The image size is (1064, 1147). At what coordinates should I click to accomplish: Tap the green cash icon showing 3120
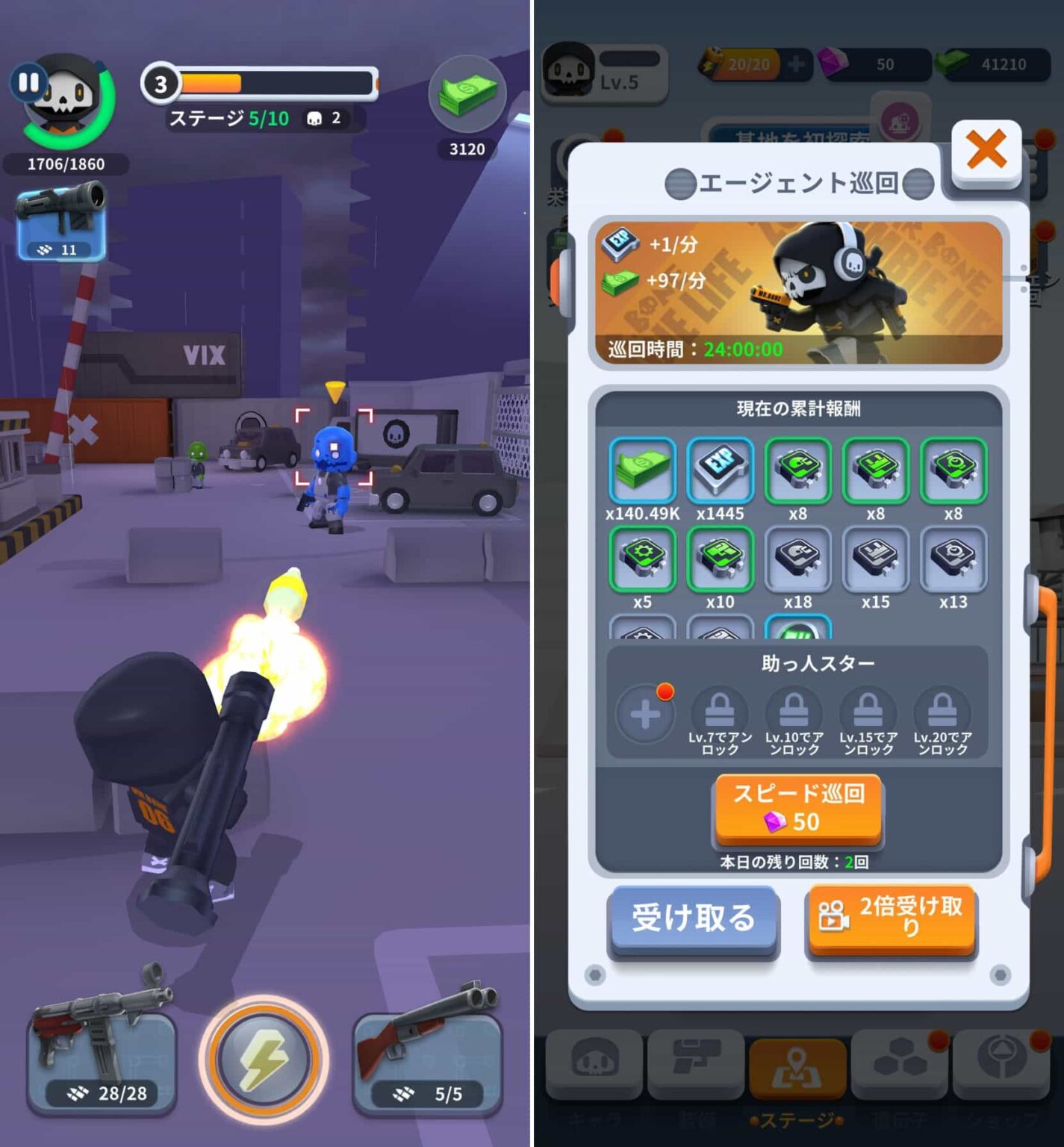point(468,94)
